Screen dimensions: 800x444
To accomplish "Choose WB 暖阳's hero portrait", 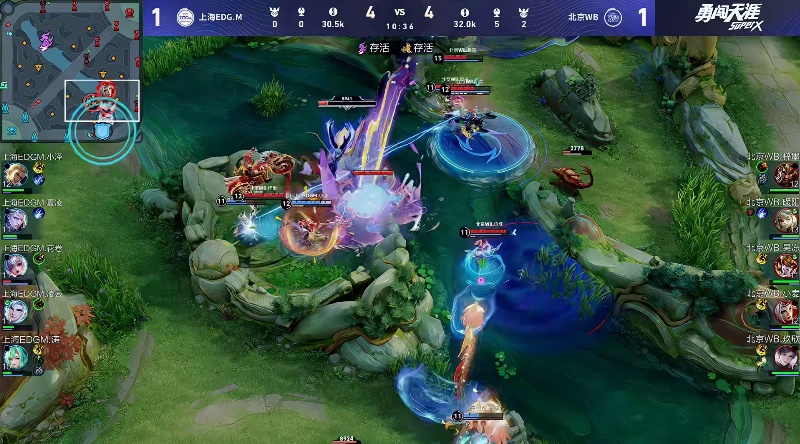I will point(785,221).
